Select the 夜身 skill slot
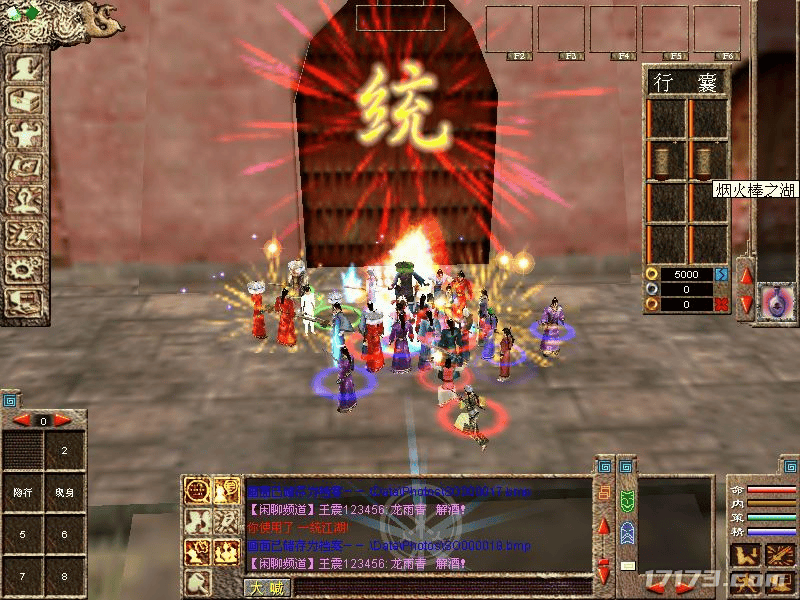The height and width of the screenshot is (600, 800). [64, 492]
